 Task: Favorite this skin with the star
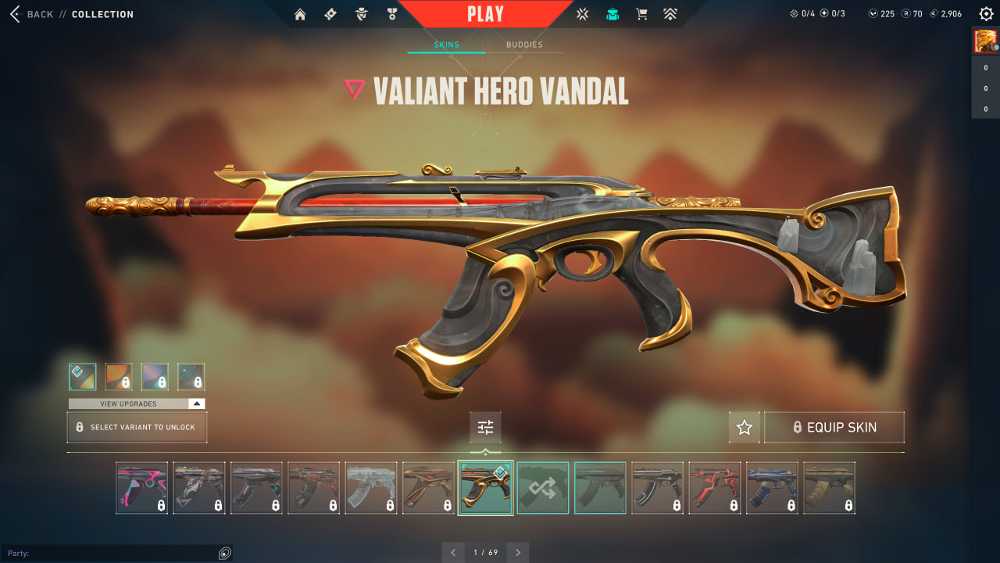point(744,427)
